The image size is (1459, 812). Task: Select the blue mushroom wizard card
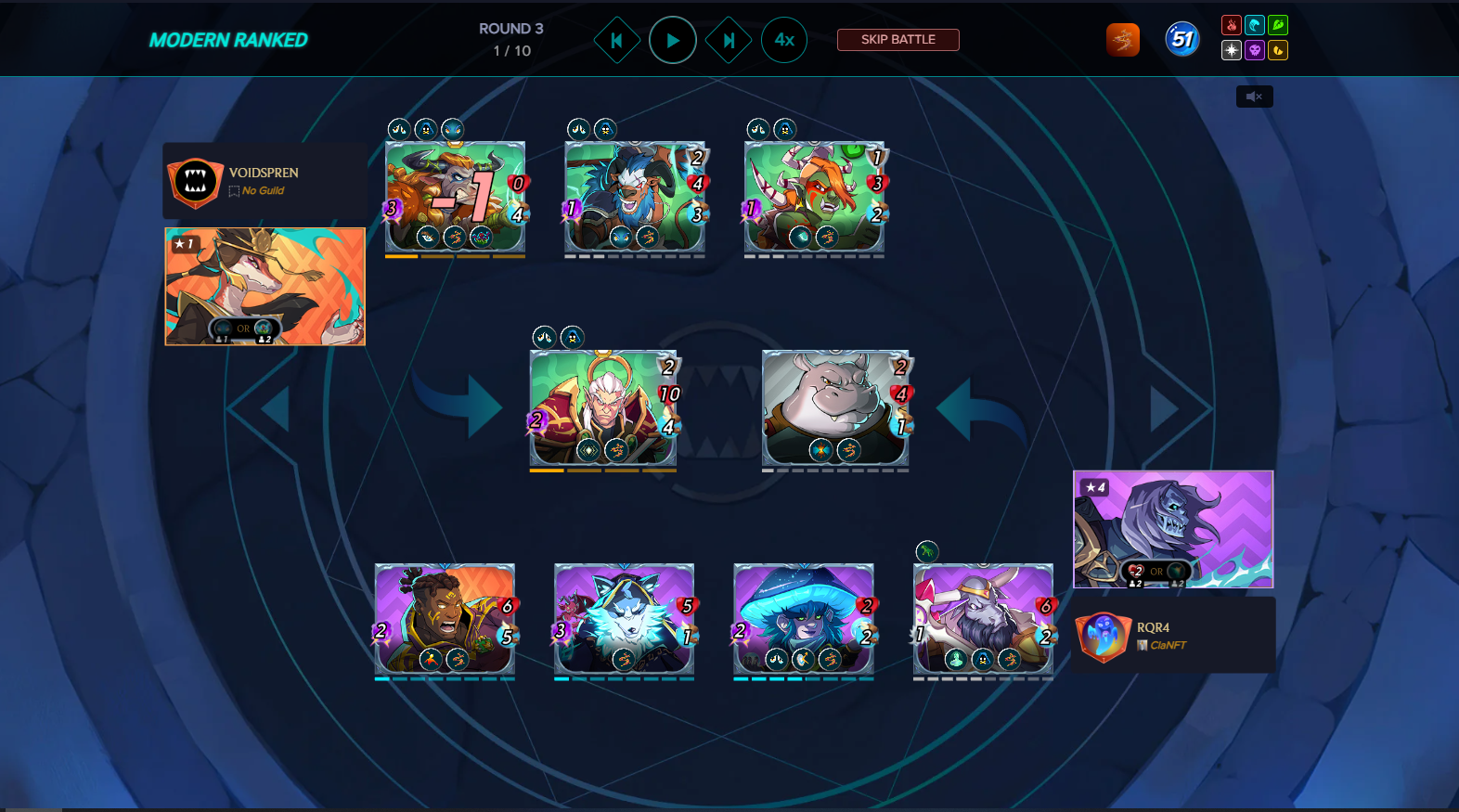click(x=803, y=618)
